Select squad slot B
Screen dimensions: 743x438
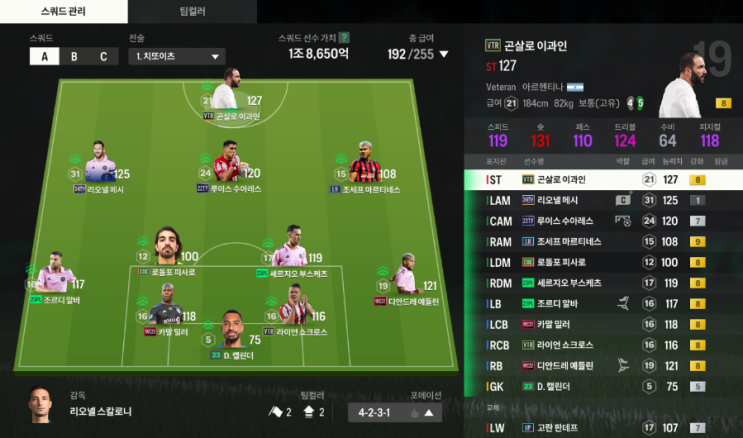tap(74, 56)
